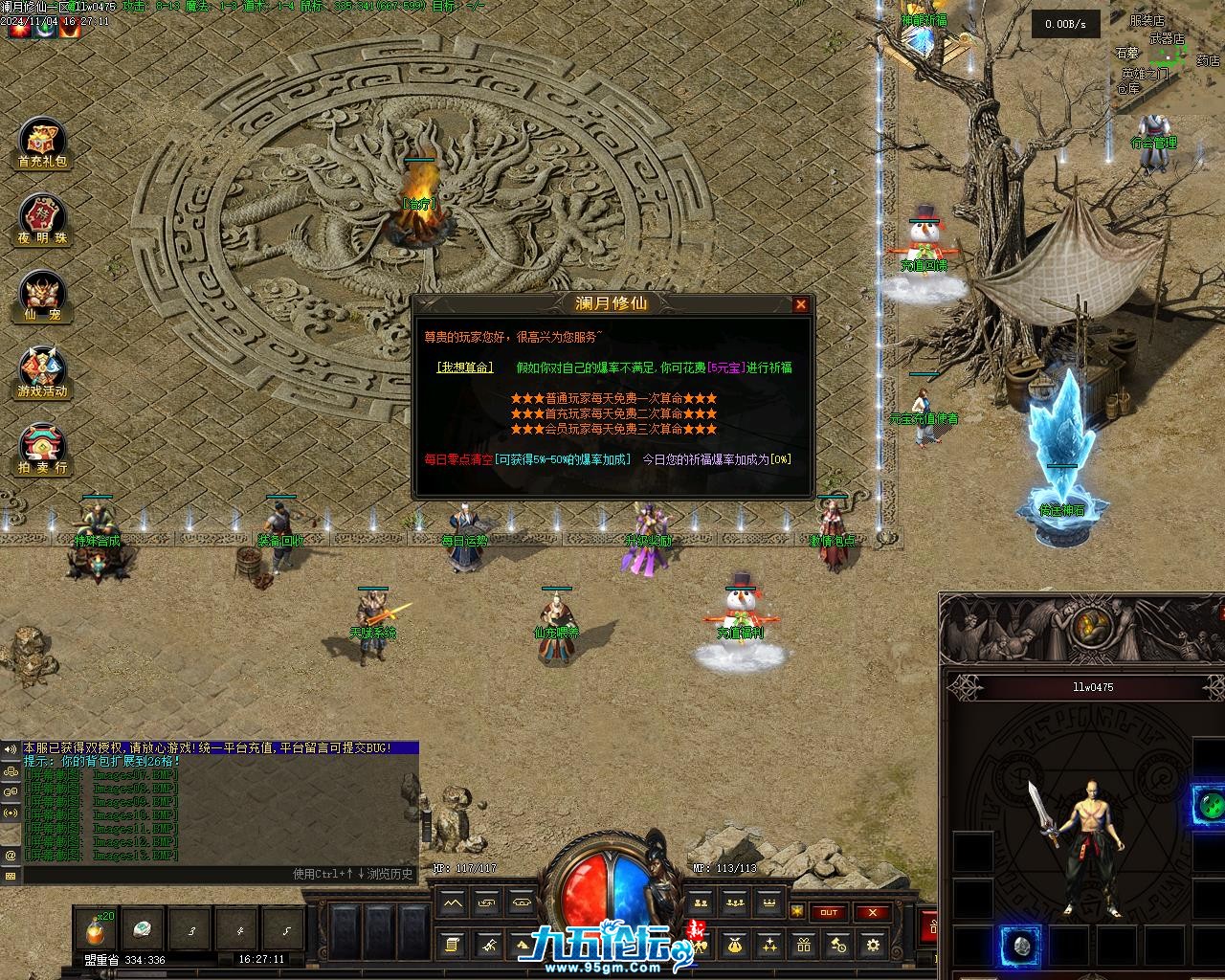Open the scroll icon in bottom bar
1225x980 pixels.
click(453, 946)
